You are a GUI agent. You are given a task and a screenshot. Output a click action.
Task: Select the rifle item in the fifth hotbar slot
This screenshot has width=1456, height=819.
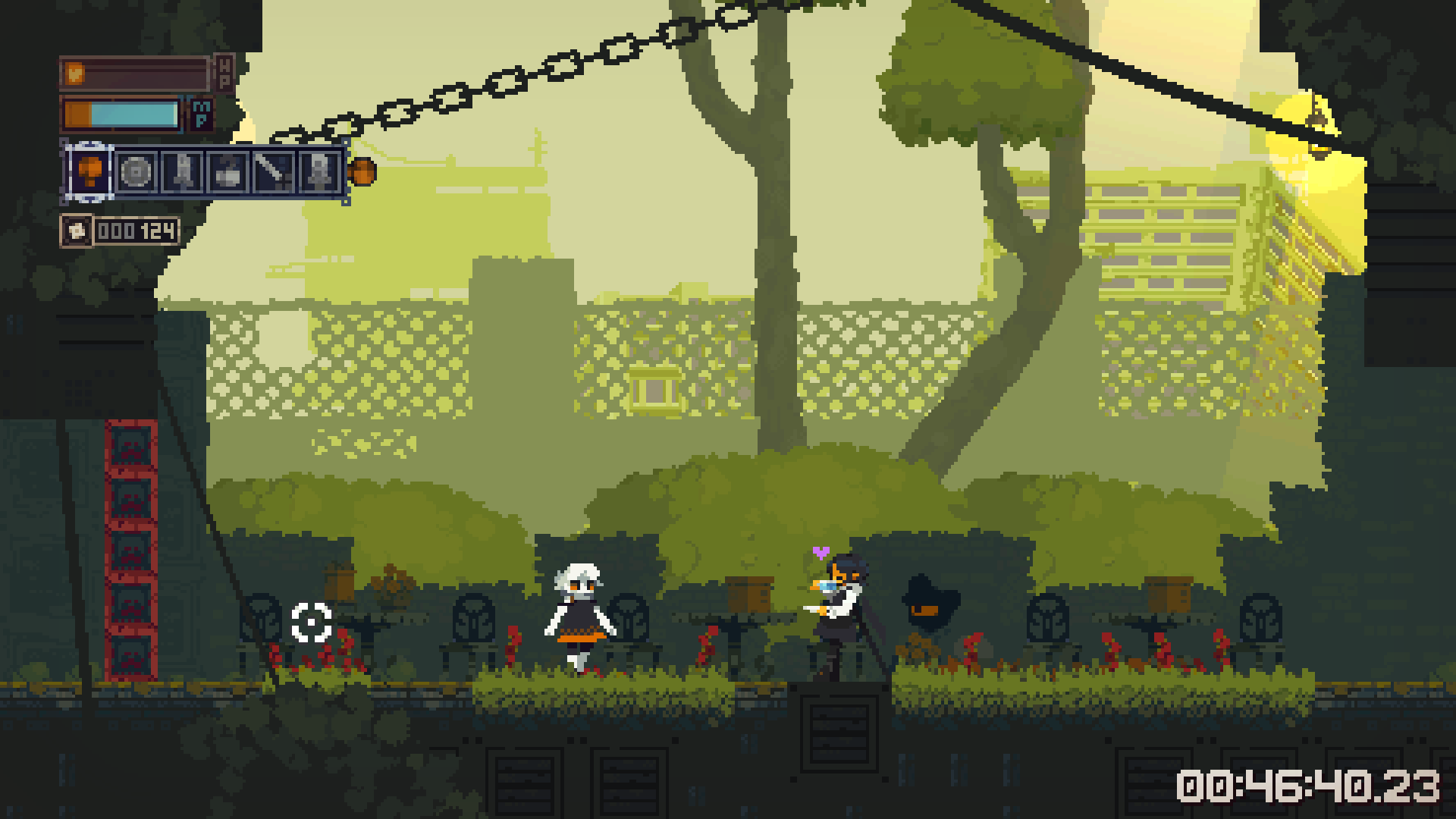(x=273, y=171)
